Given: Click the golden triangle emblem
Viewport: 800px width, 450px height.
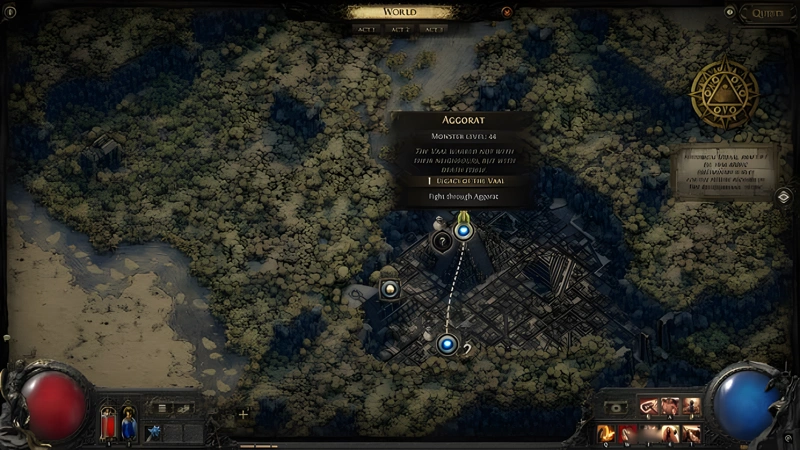Looking at the screenshot, I should 725,92.
